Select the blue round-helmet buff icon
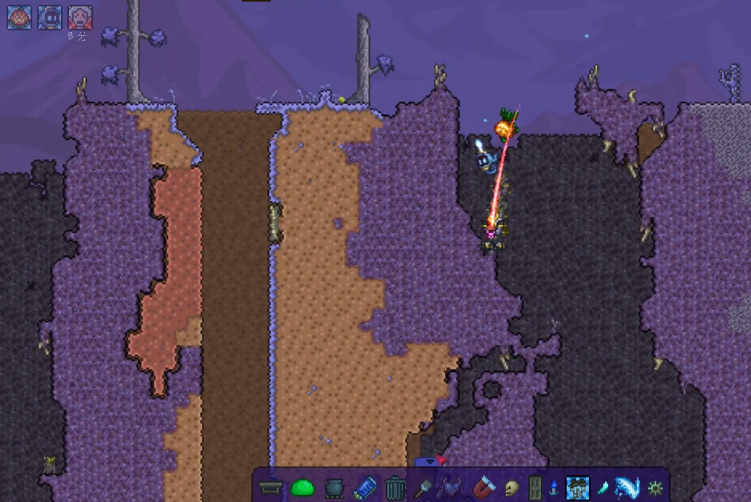Screen dimensions: 751x502 click(x=49, y=16)
